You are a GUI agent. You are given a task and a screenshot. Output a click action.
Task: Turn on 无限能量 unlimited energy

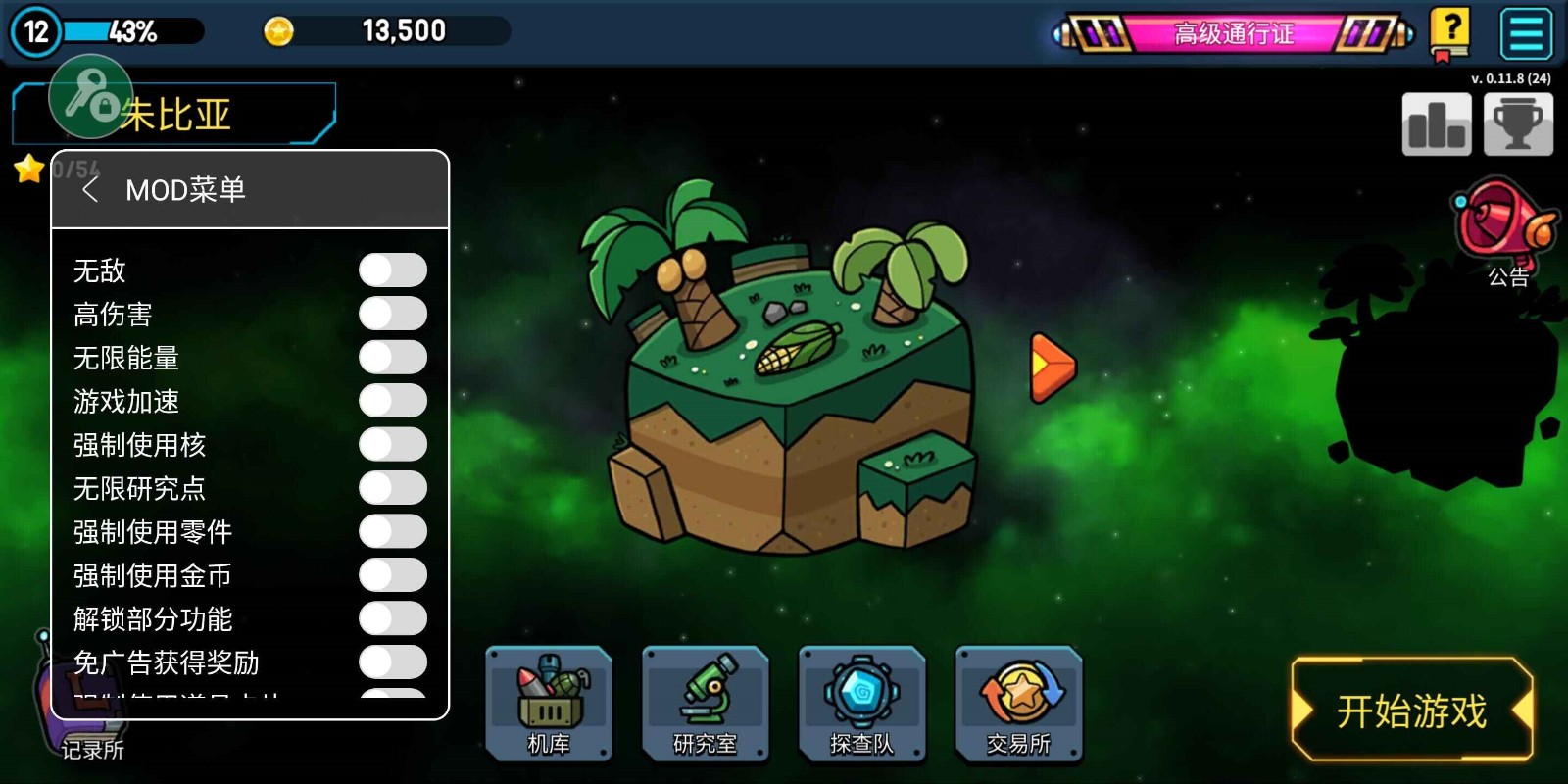click(392, 358)
